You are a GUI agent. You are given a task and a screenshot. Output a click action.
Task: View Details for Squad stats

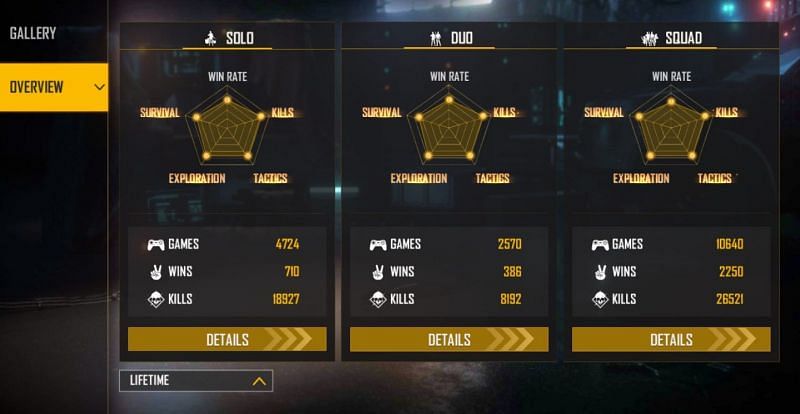click(x=671, y=339)
